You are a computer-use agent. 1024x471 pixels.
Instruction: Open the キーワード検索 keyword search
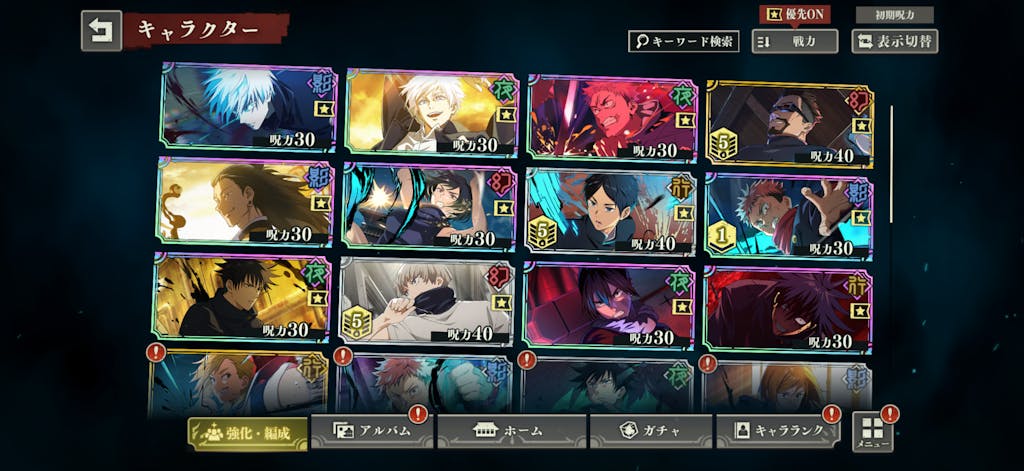coord(683,41)
